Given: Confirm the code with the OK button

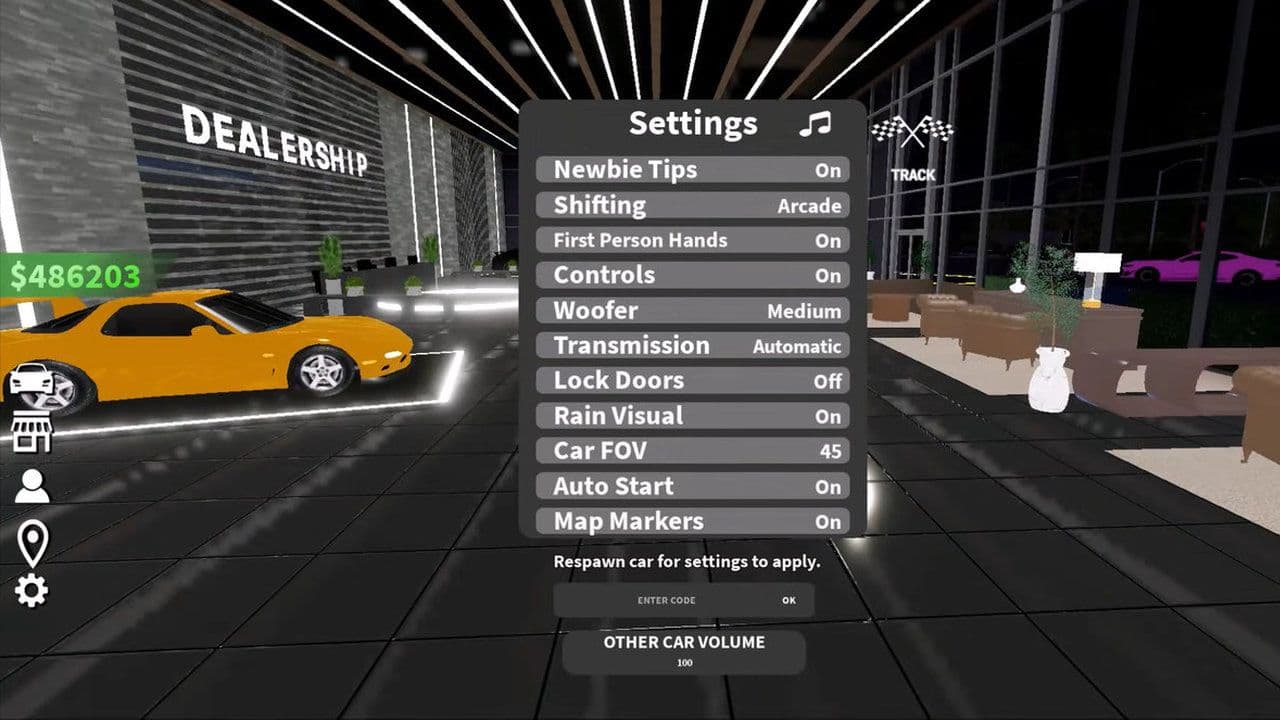Looking at the screenshot, I should [x=789, y=600].
